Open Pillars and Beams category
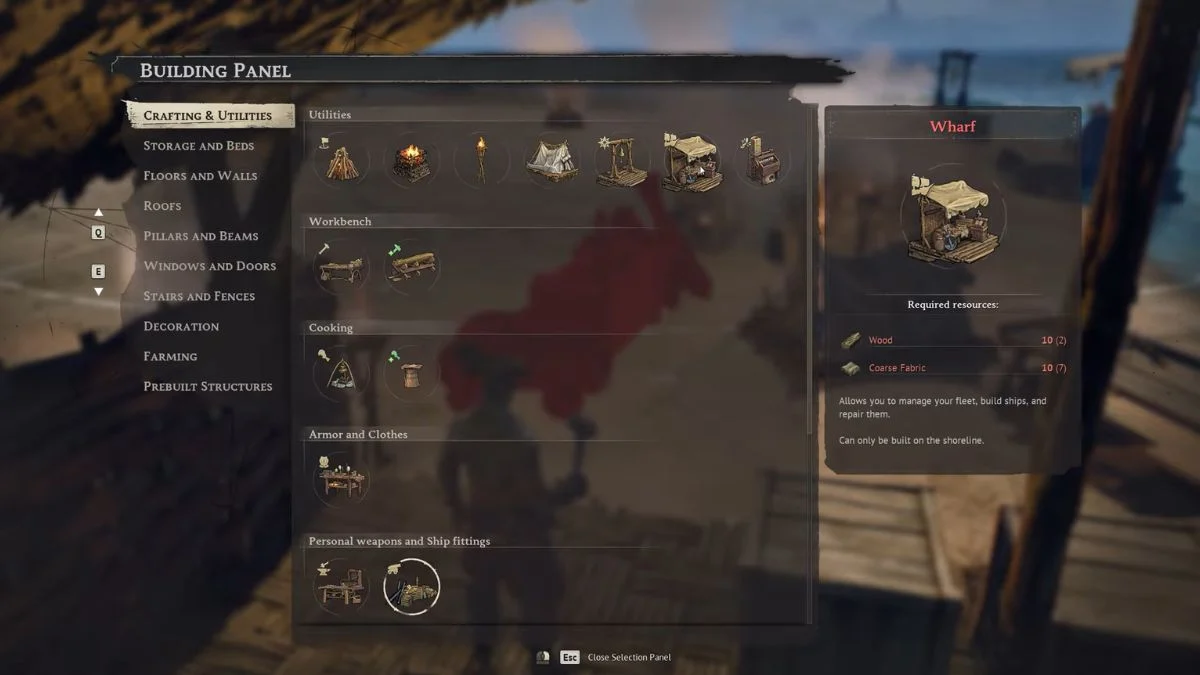Viewport: 1200px width, 675px height. 200,236
